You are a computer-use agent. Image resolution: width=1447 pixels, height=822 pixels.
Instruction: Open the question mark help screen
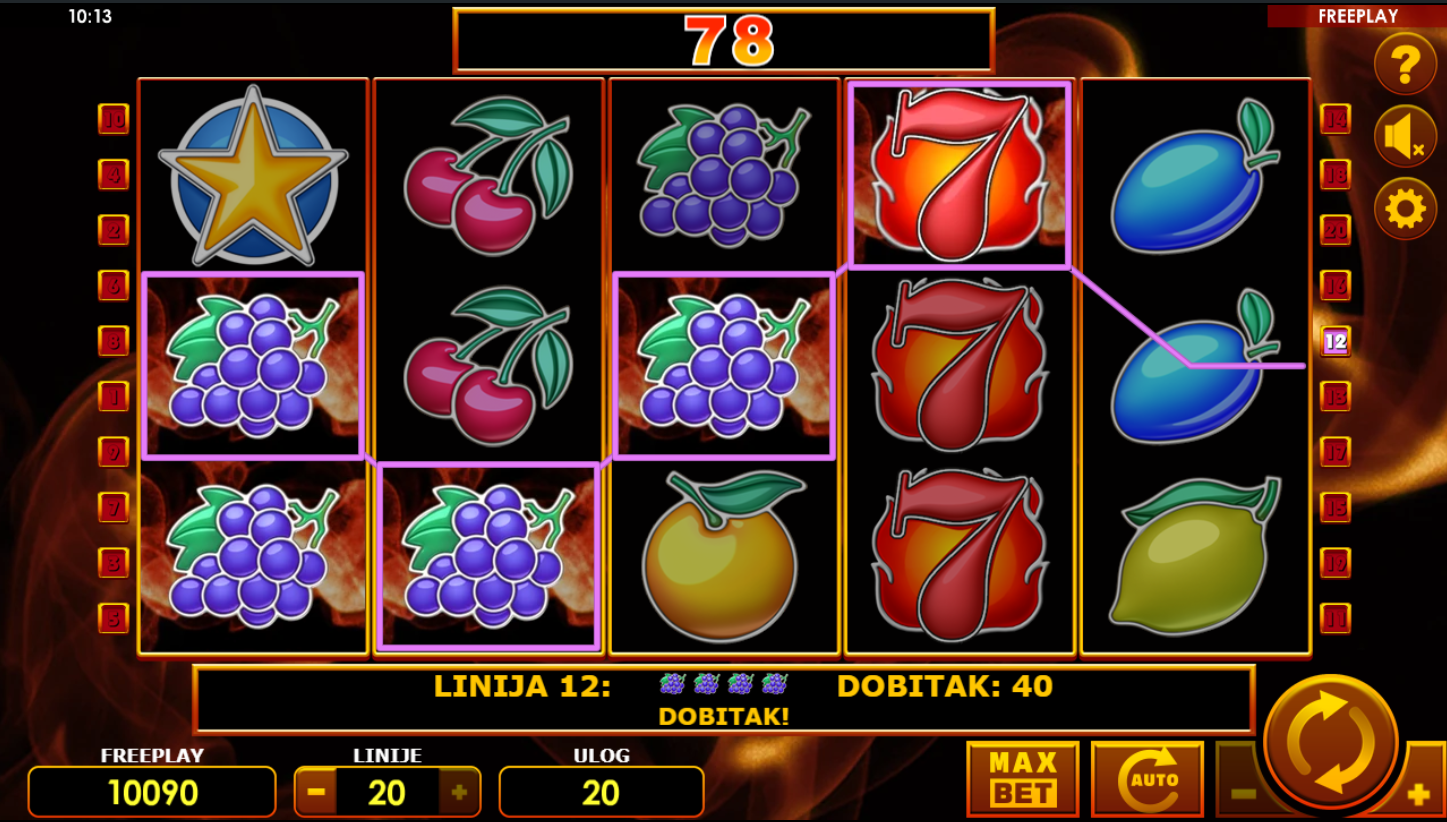click(x=1404, y=64)
